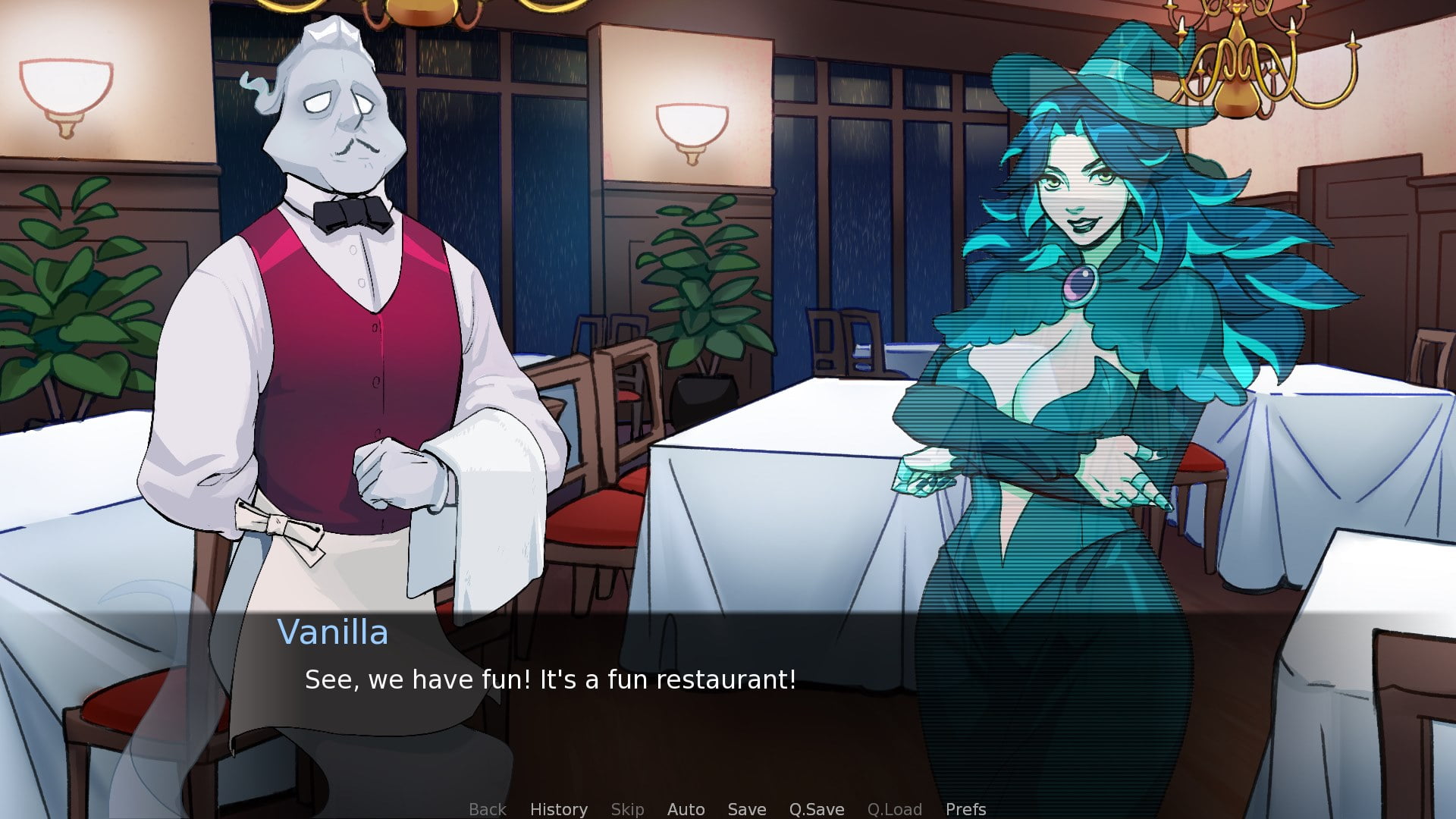Click the Skip button
Viewport: 1456px width, 819px height.
point(627,809)
